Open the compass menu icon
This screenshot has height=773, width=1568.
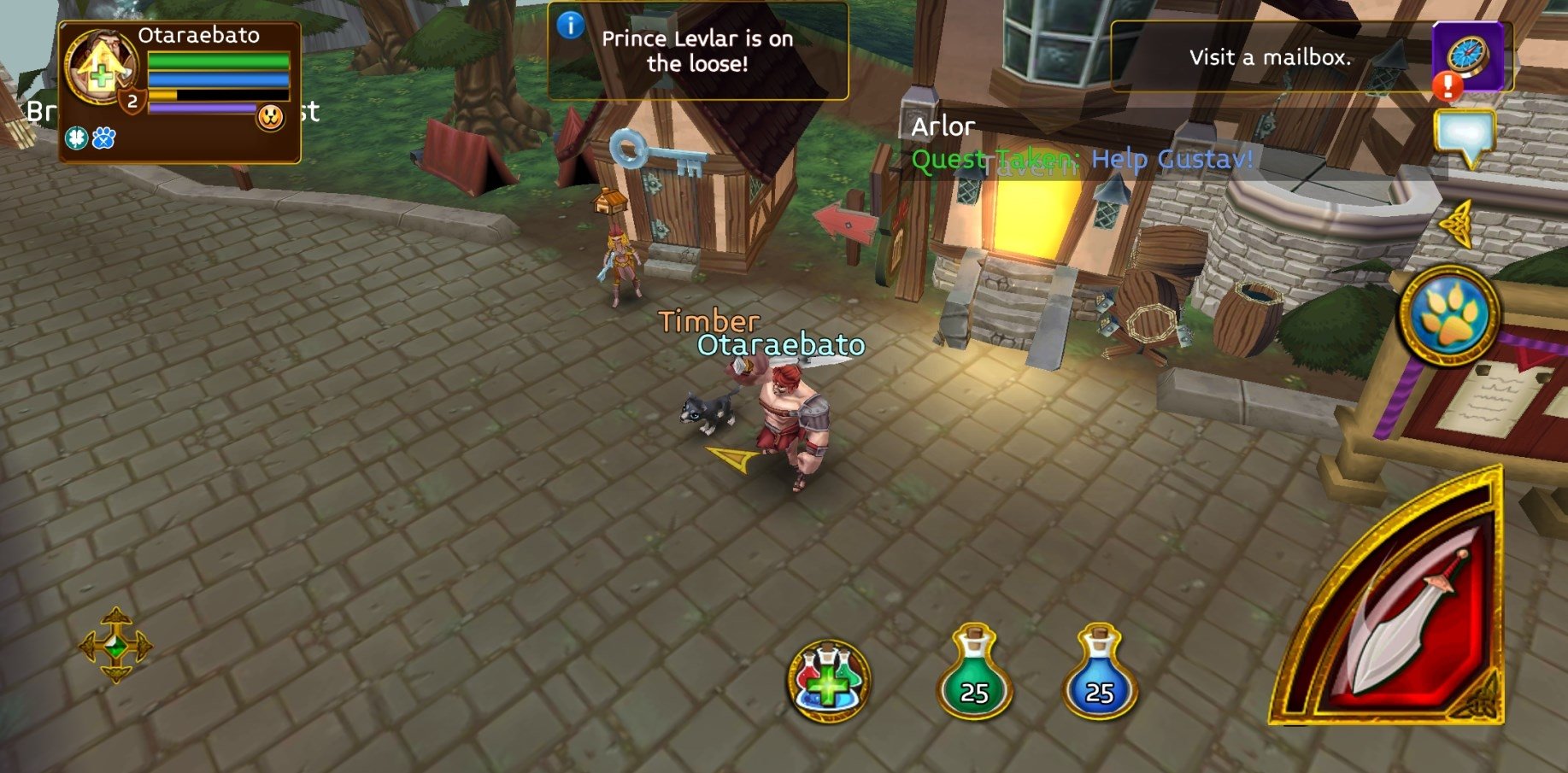pyautogui.click(x=1468, y=56)
